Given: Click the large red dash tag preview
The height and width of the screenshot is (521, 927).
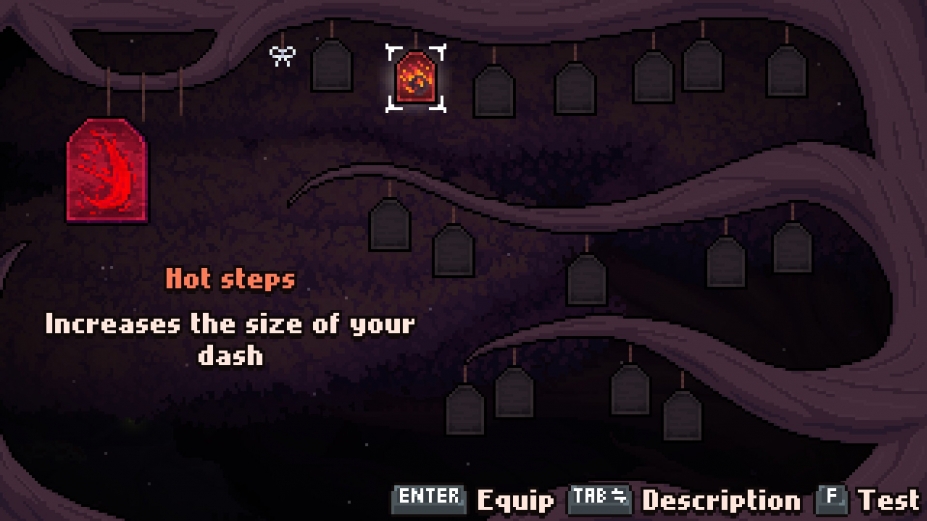Looking at the screenshot, I should [x=107, y=170].
